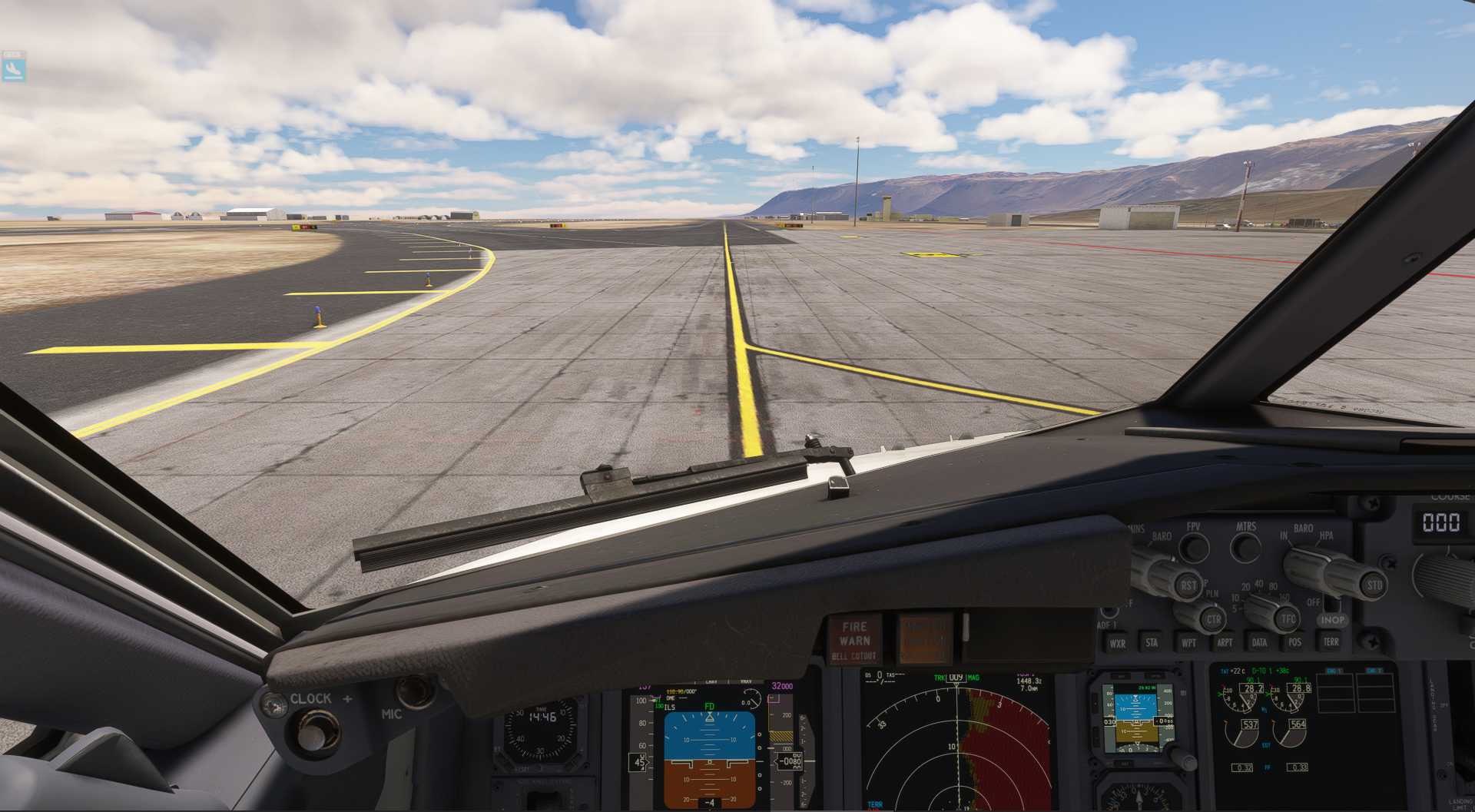Image resolution: width=1475 pixels, height=812 pixels.
Task: Toggle the DATA map button
Action: (x=1260, y=642)
